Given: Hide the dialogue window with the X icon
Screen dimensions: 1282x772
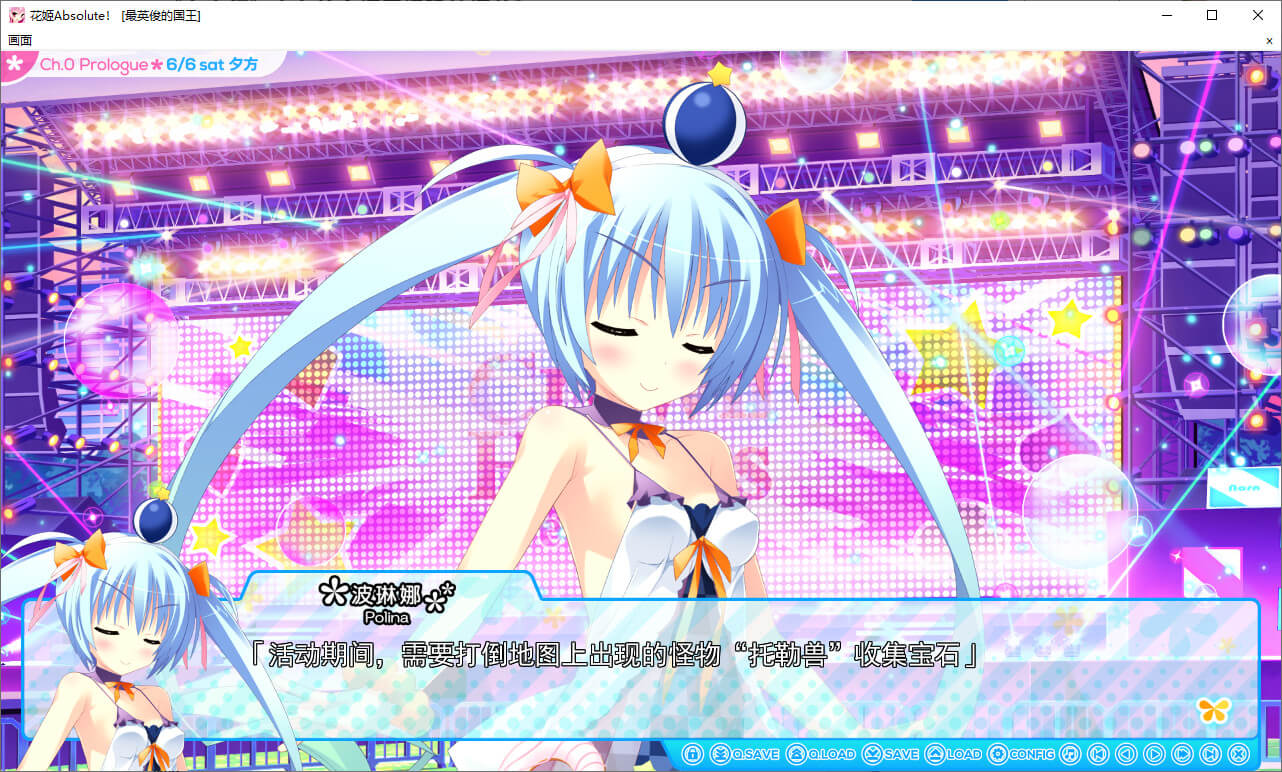Looking at the screenshot, I should click(1238, 754).
